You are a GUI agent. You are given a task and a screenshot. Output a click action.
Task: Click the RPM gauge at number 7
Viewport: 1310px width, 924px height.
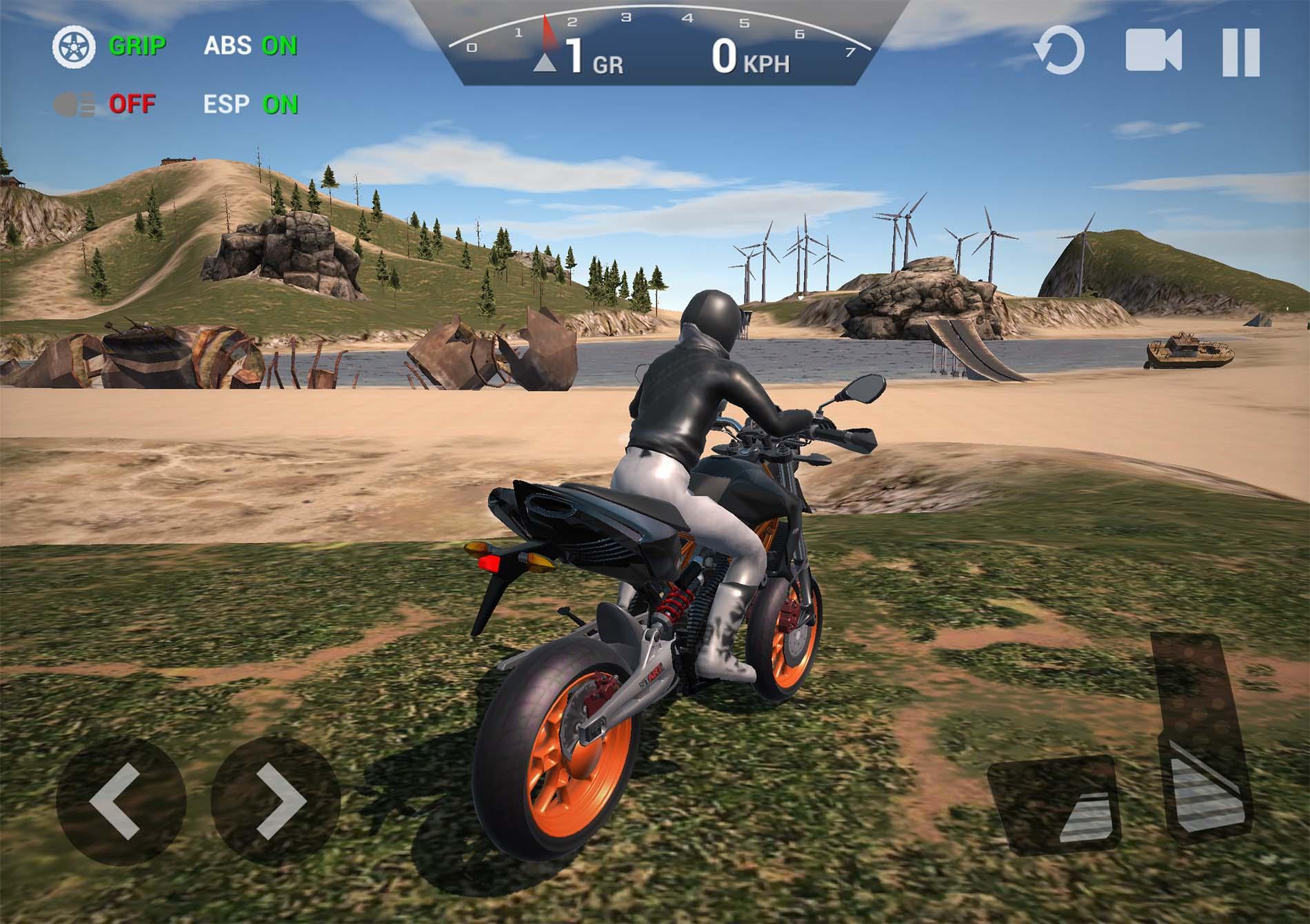(850, 52)
